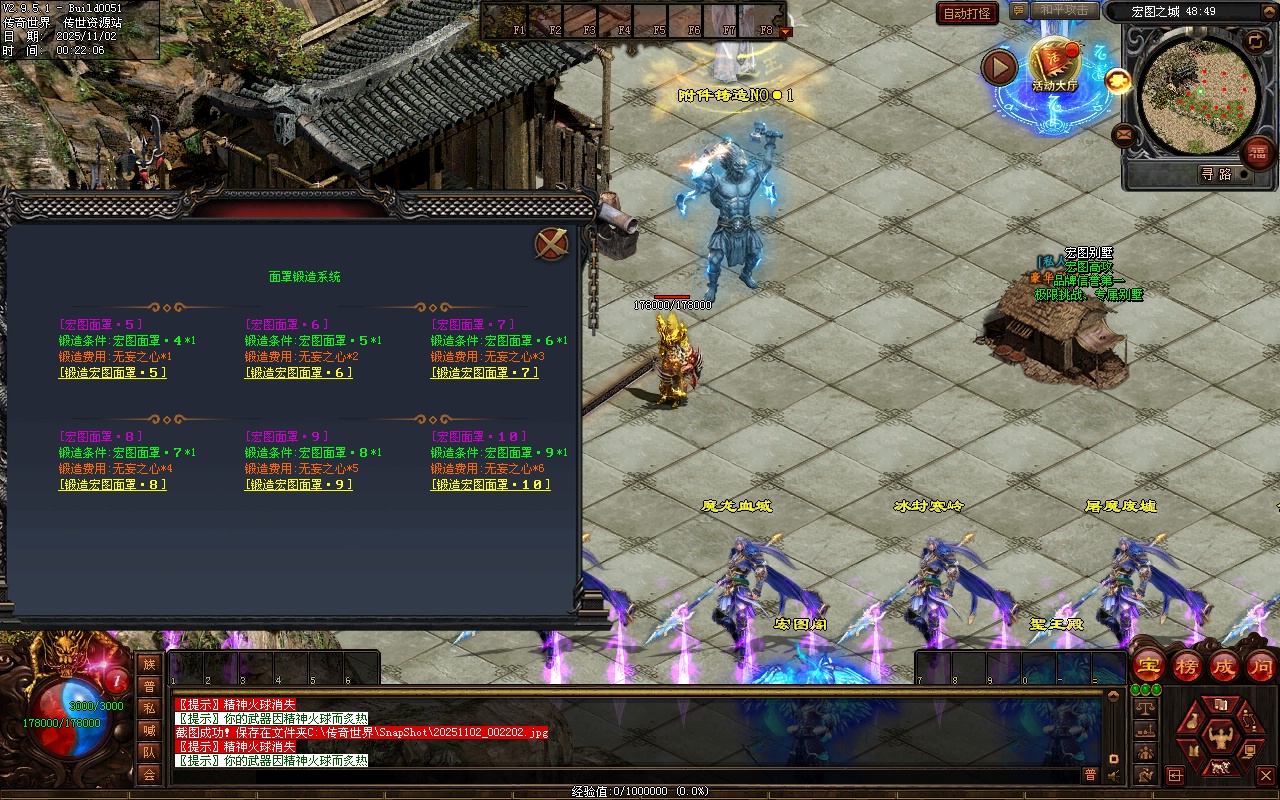Switch the 和平攻击 attack mode
The height and width of the screenshot is (800, 1280).
(1063, 11)
